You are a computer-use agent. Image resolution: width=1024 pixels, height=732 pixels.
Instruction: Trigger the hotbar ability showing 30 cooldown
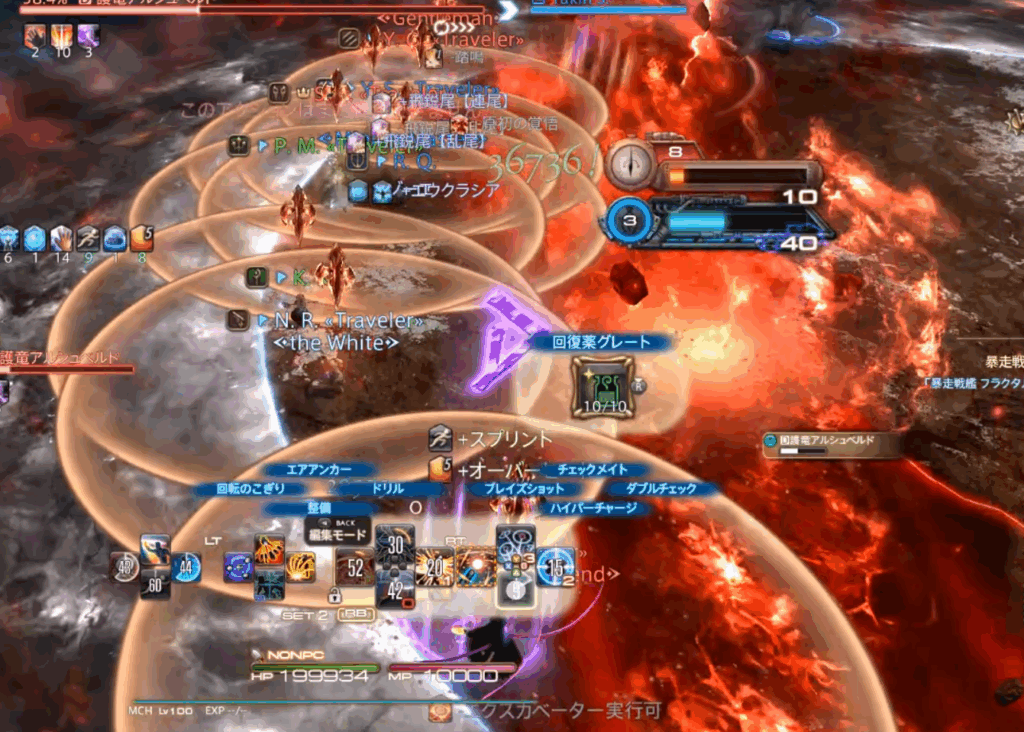click(396, 545)
